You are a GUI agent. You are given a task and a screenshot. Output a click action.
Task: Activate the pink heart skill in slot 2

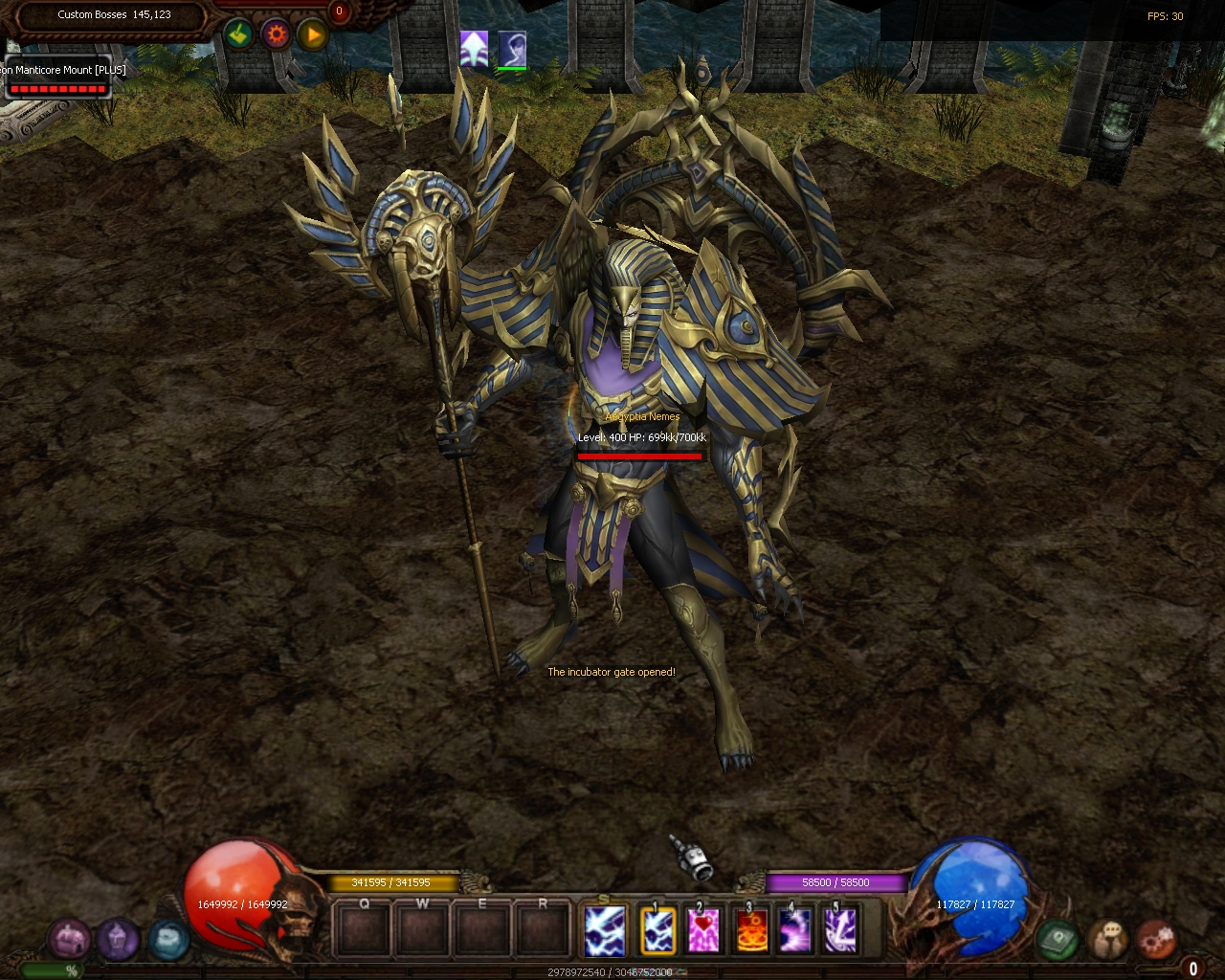[703, 930]
